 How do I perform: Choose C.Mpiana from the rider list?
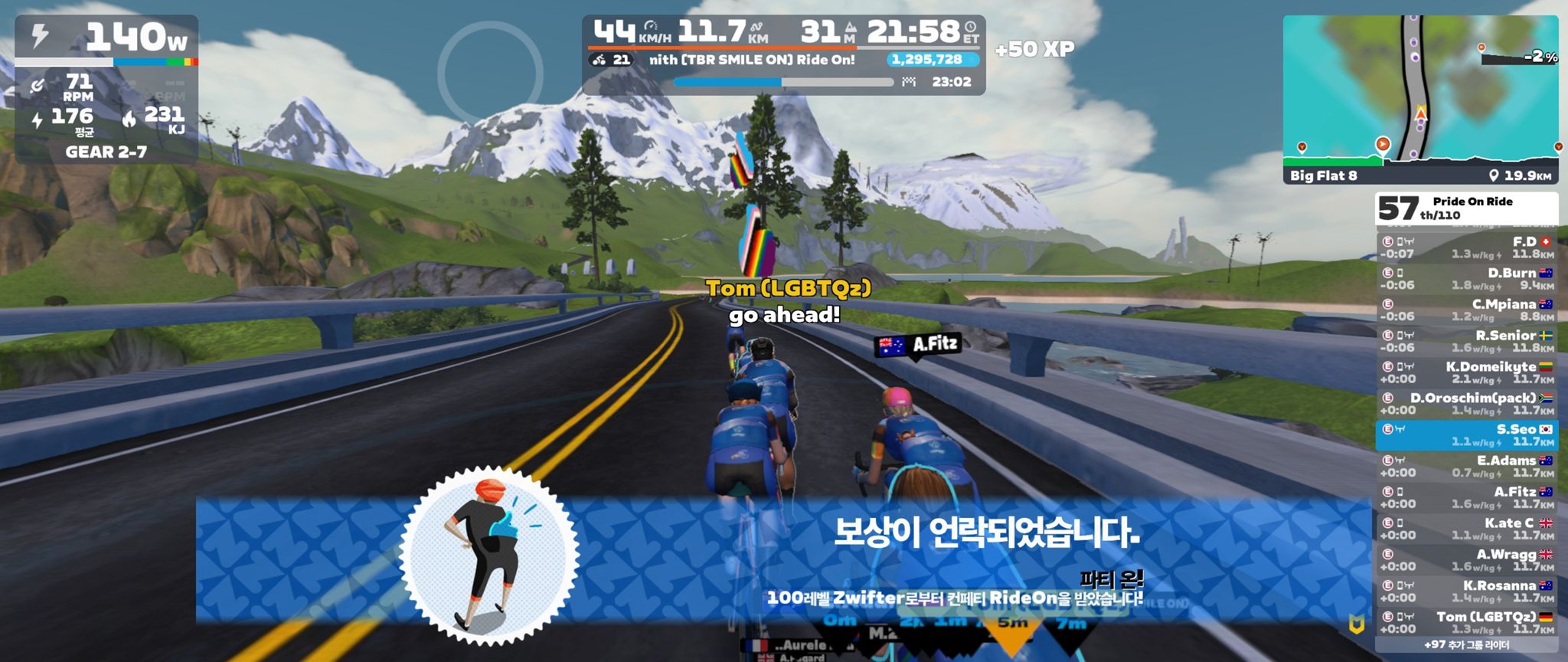[x=1466, y=310]
